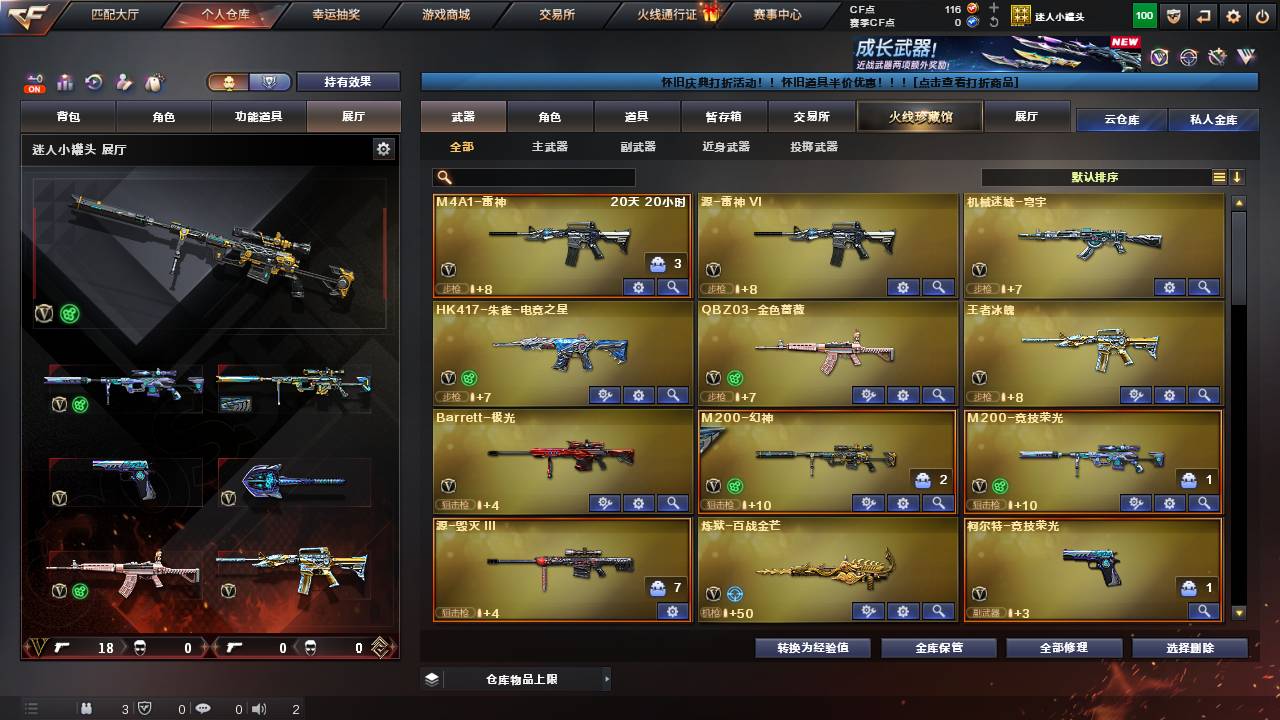Open the settings gear in the top-right corner

(1233, 16)
